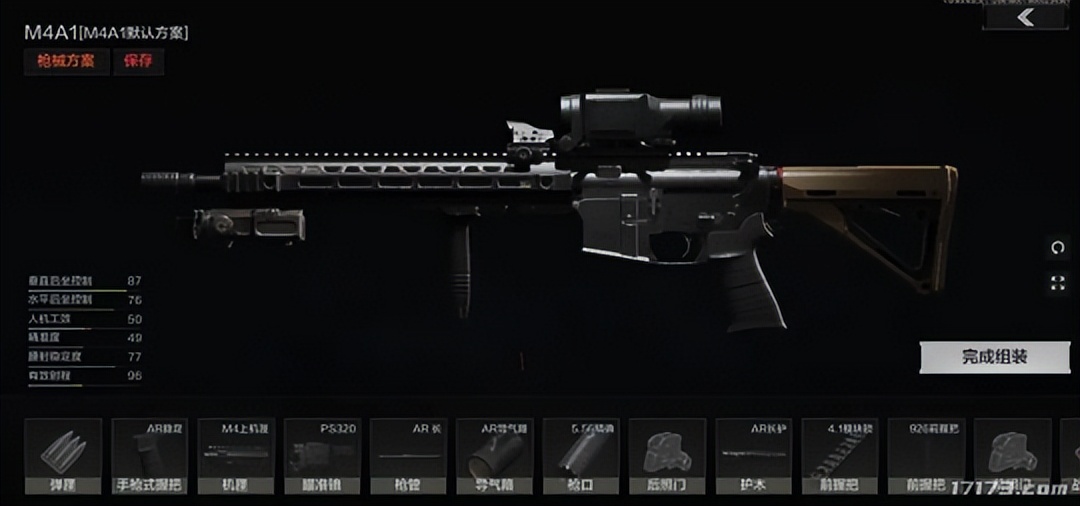Confirm with the 完成组装 button
The height and width of the screenshot is (506, 1080).
[994, 357]
